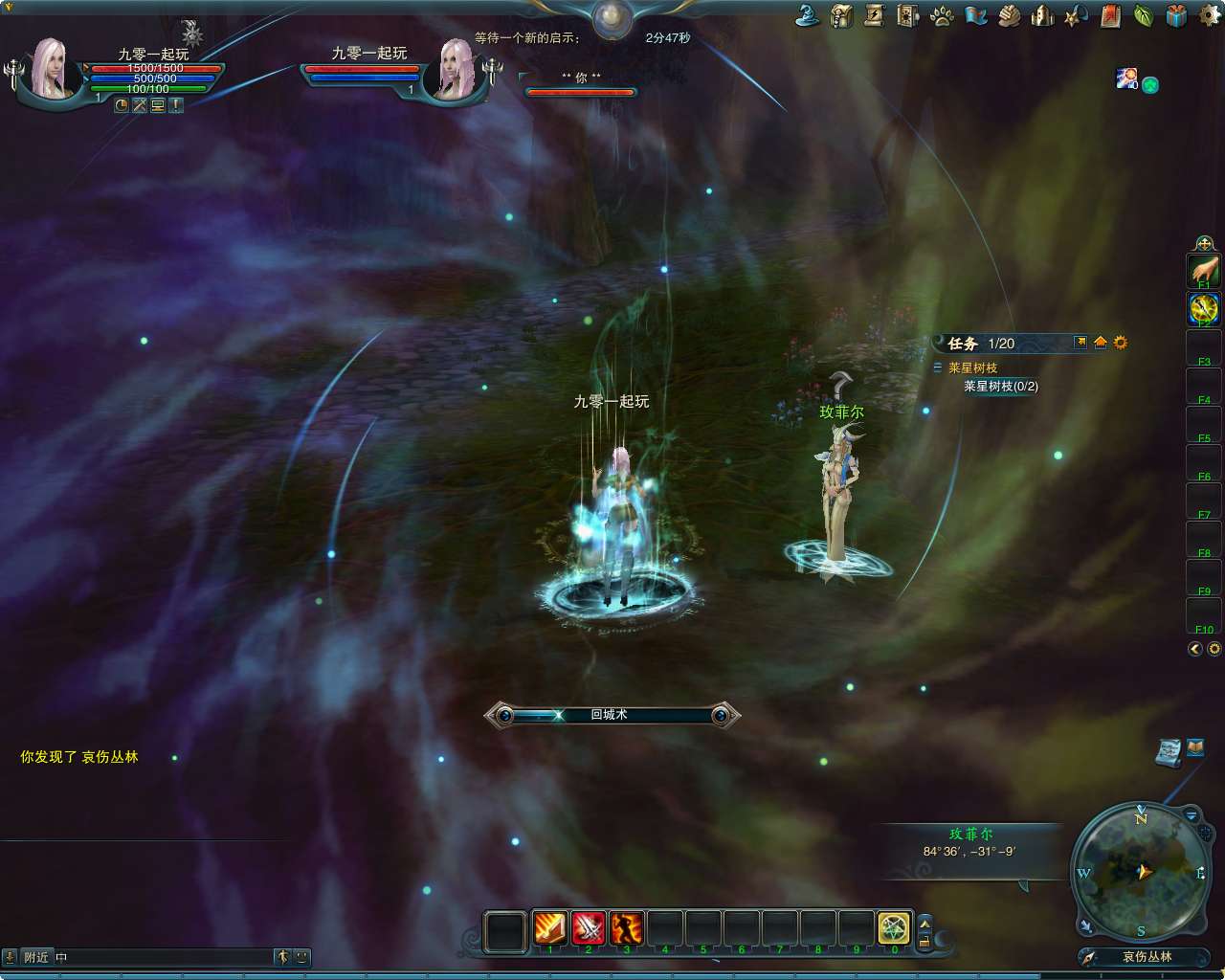Select the pentagram skill in slot 0
Viewport: 1225px width, 980px height.
(894, 927)
